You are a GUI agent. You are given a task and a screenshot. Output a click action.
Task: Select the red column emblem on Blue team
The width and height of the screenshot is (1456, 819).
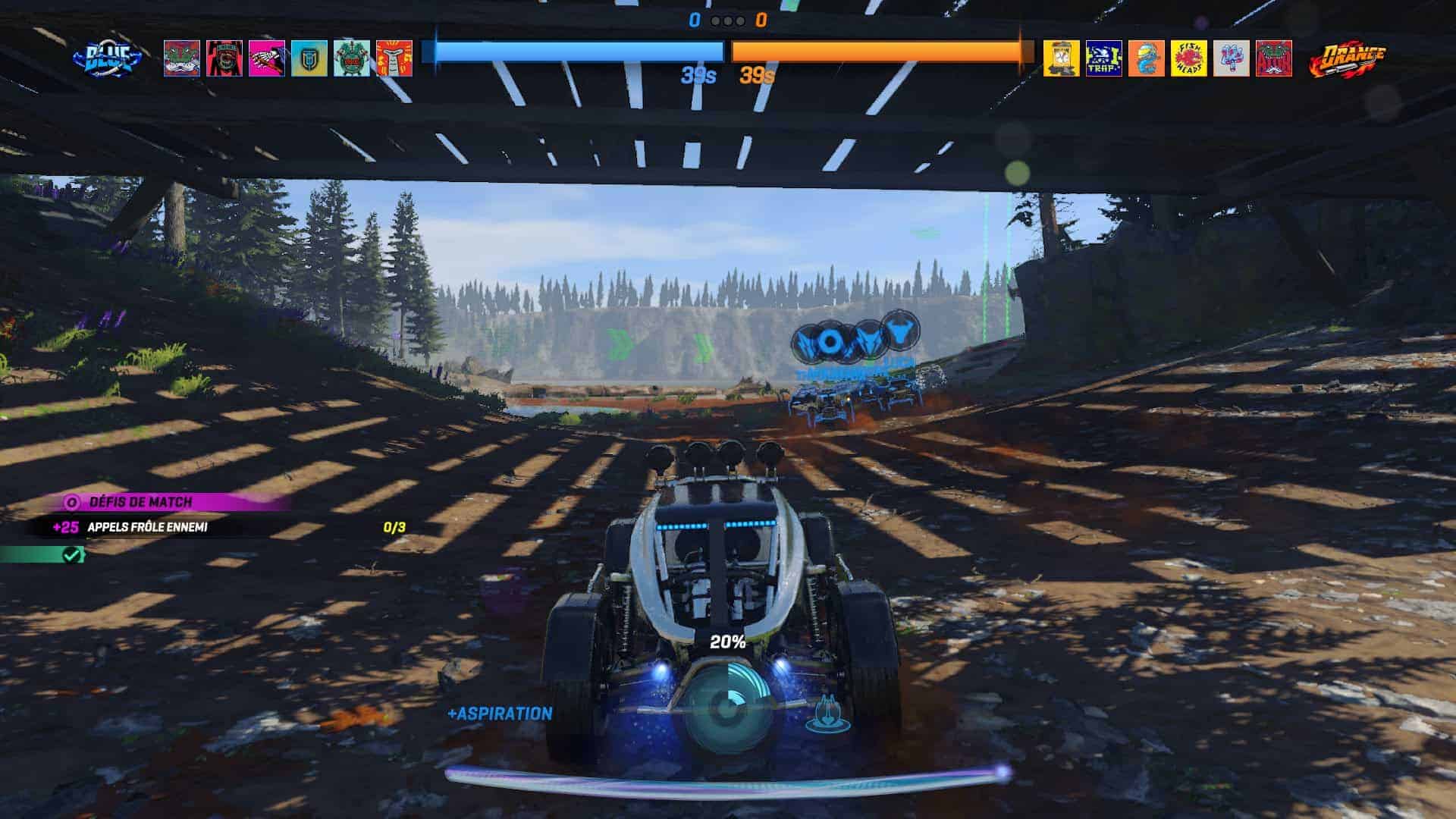pos(394,58)
